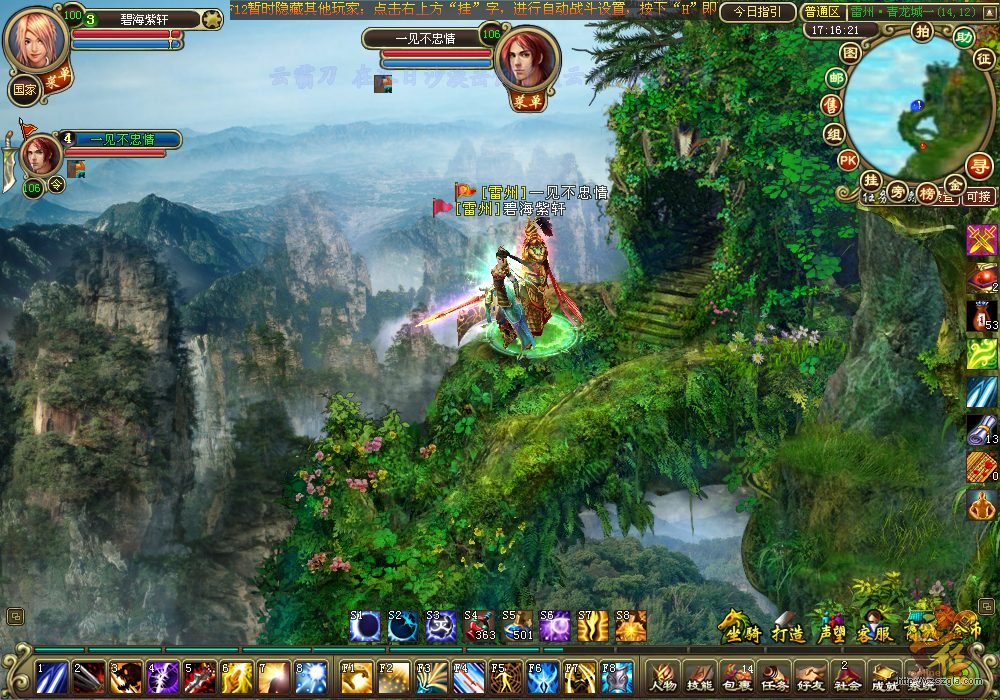The height and width of the screenshot is (700, 1000).
Task: Contact 客服 customer service
Action: point(875,631)
